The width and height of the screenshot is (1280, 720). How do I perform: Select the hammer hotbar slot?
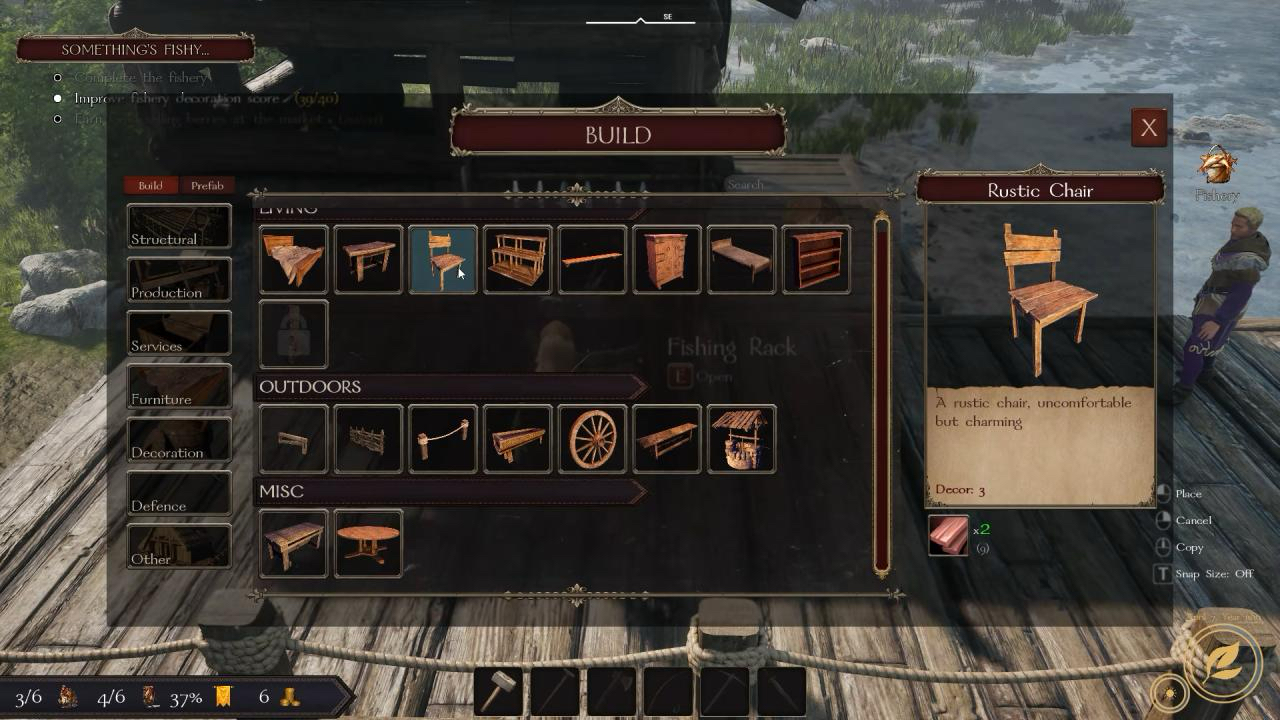pos(500,691)
